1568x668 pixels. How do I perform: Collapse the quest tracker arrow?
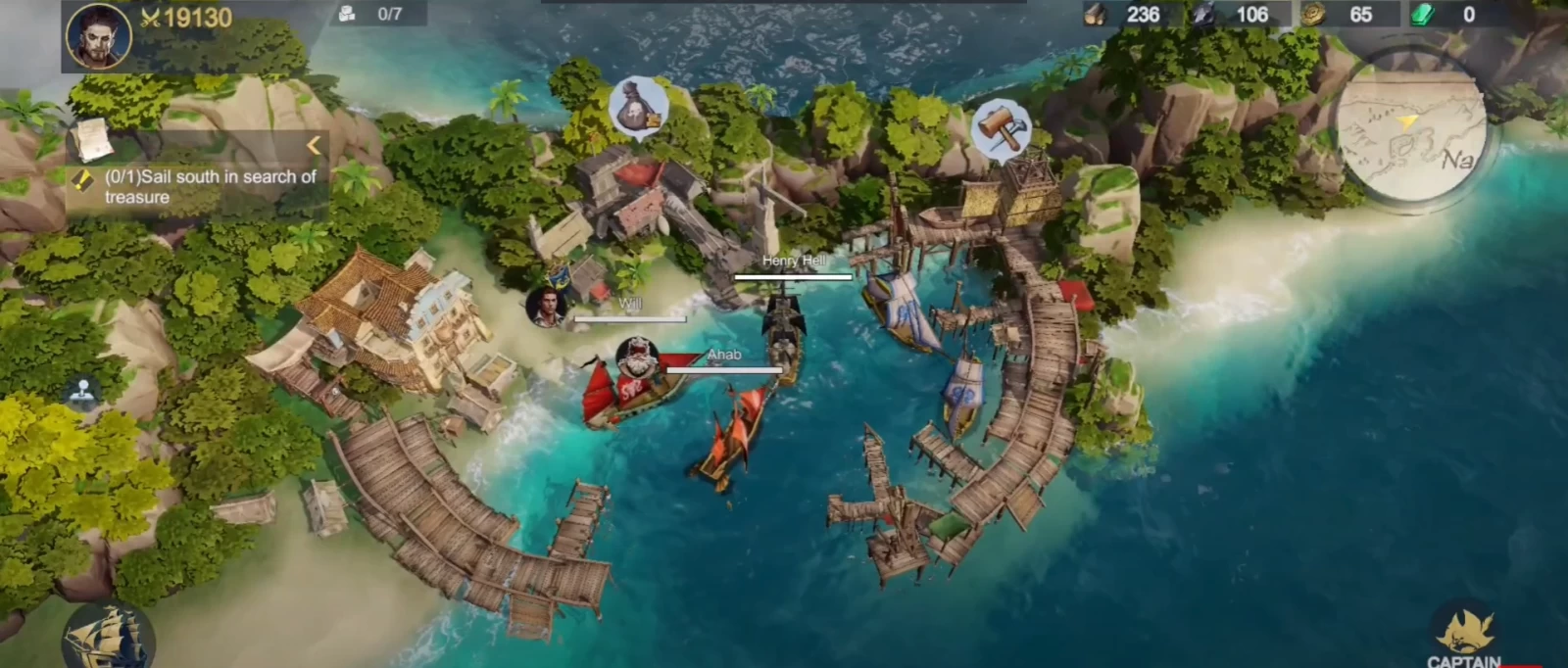(314, 146)
